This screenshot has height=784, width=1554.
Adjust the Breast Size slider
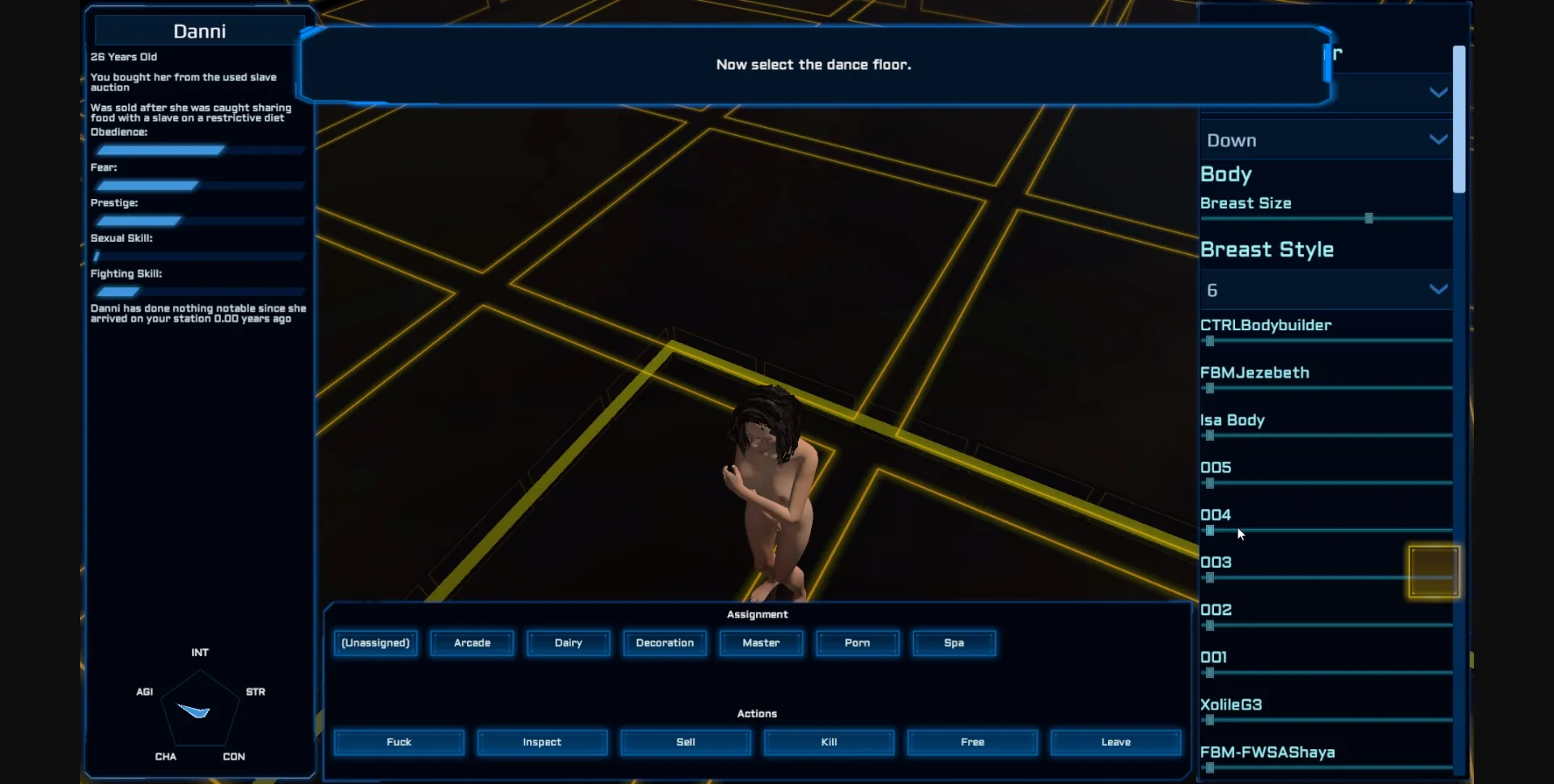[1367, 218]
